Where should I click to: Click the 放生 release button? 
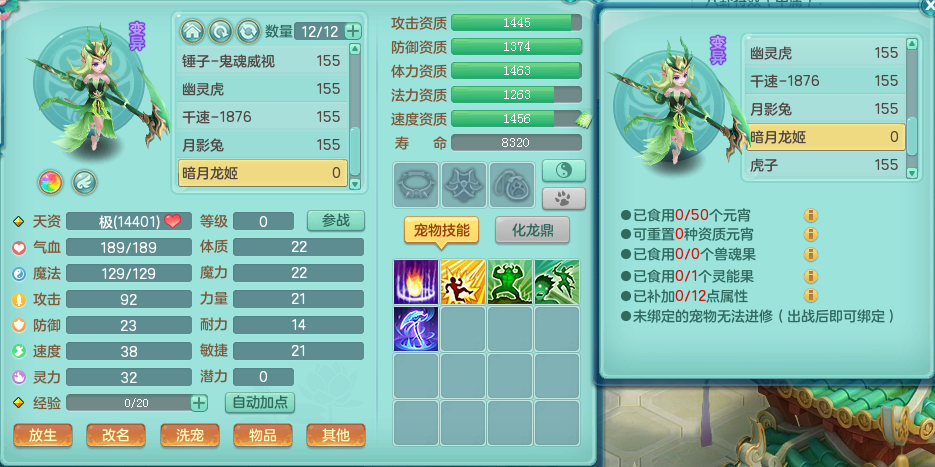tap(42, 435)
